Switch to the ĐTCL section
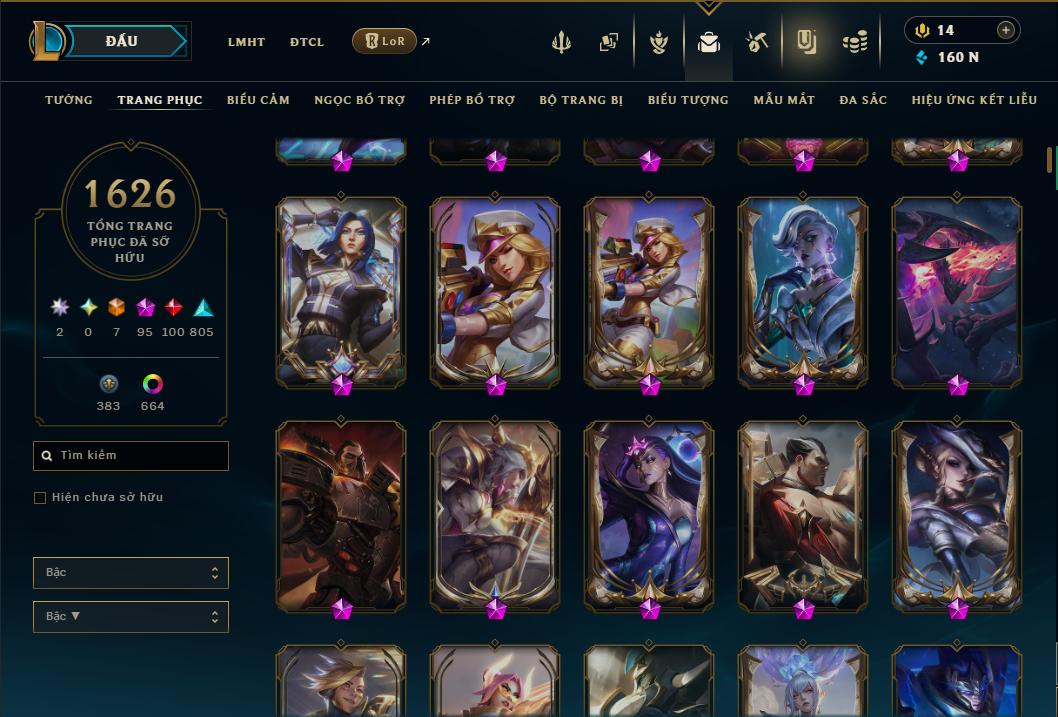 [x=307, y=42]
